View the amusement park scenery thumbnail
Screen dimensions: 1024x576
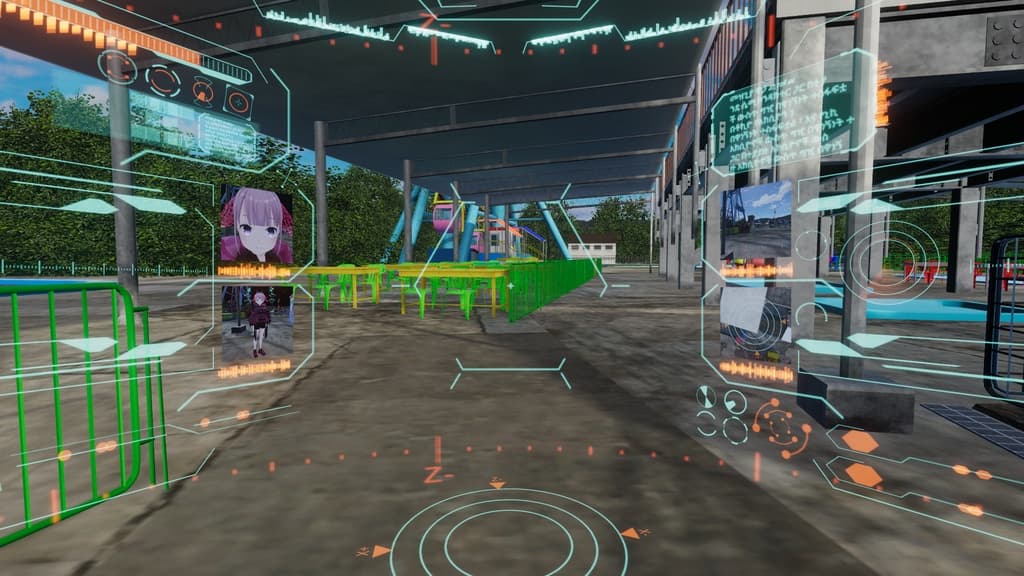tap(756, 220)
